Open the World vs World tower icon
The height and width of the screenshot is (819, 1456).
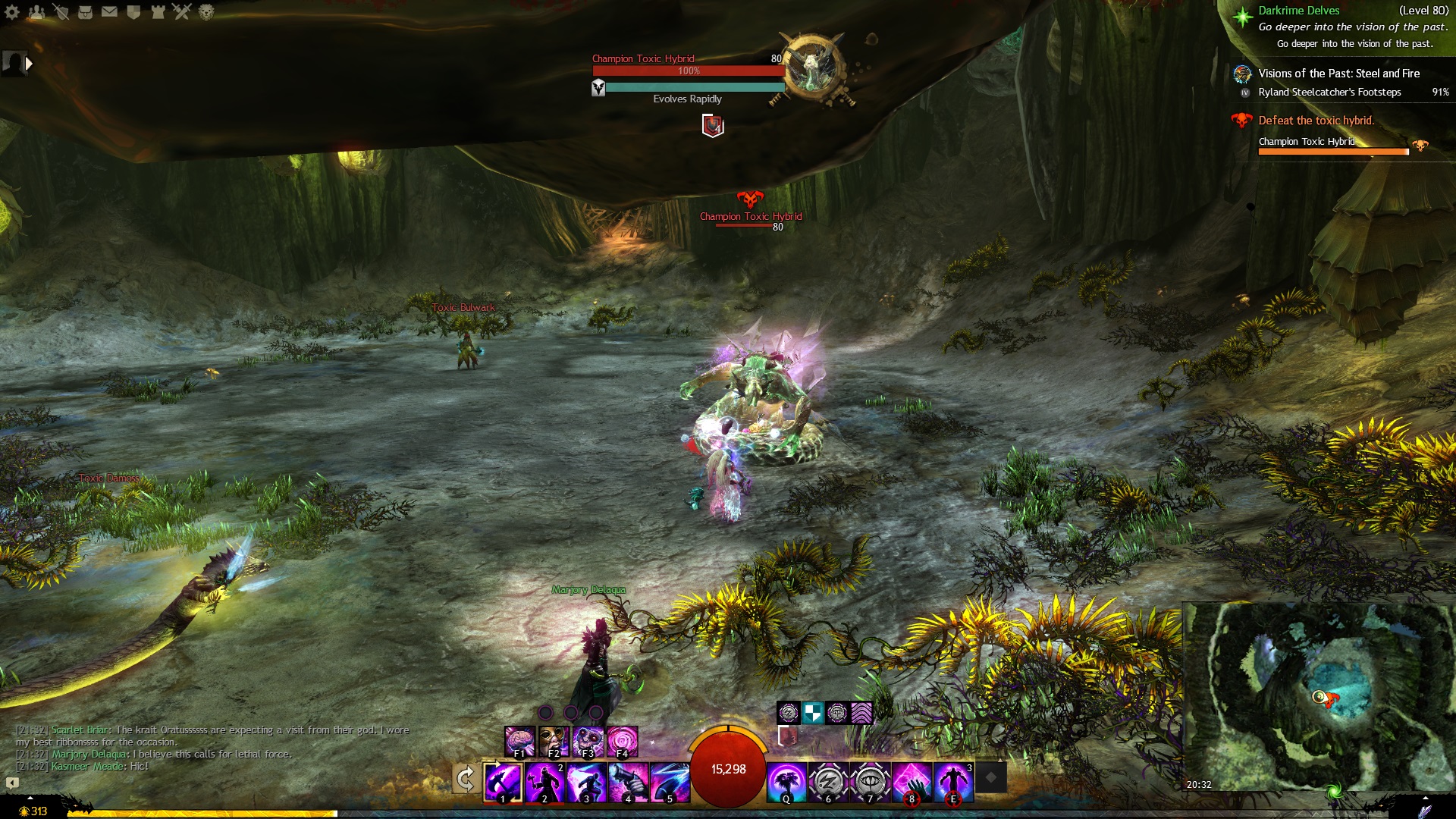(158, 11)
